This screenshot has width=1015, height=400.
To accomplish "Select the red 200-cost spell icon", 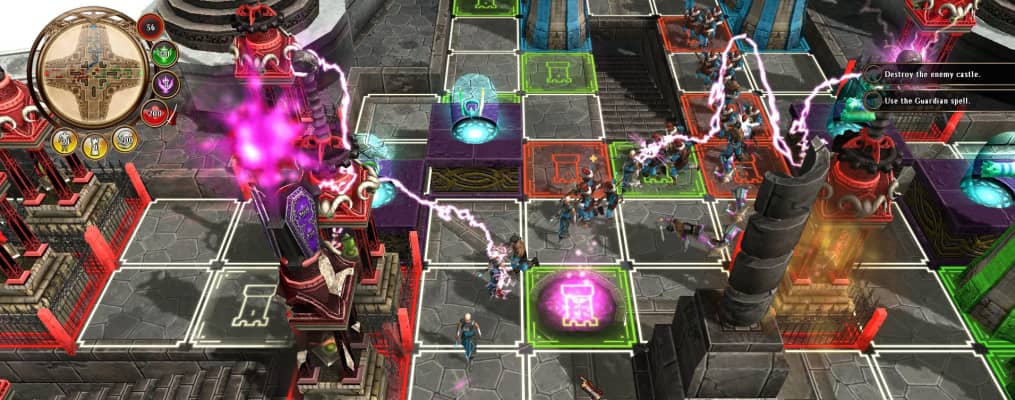I will 154,111.
